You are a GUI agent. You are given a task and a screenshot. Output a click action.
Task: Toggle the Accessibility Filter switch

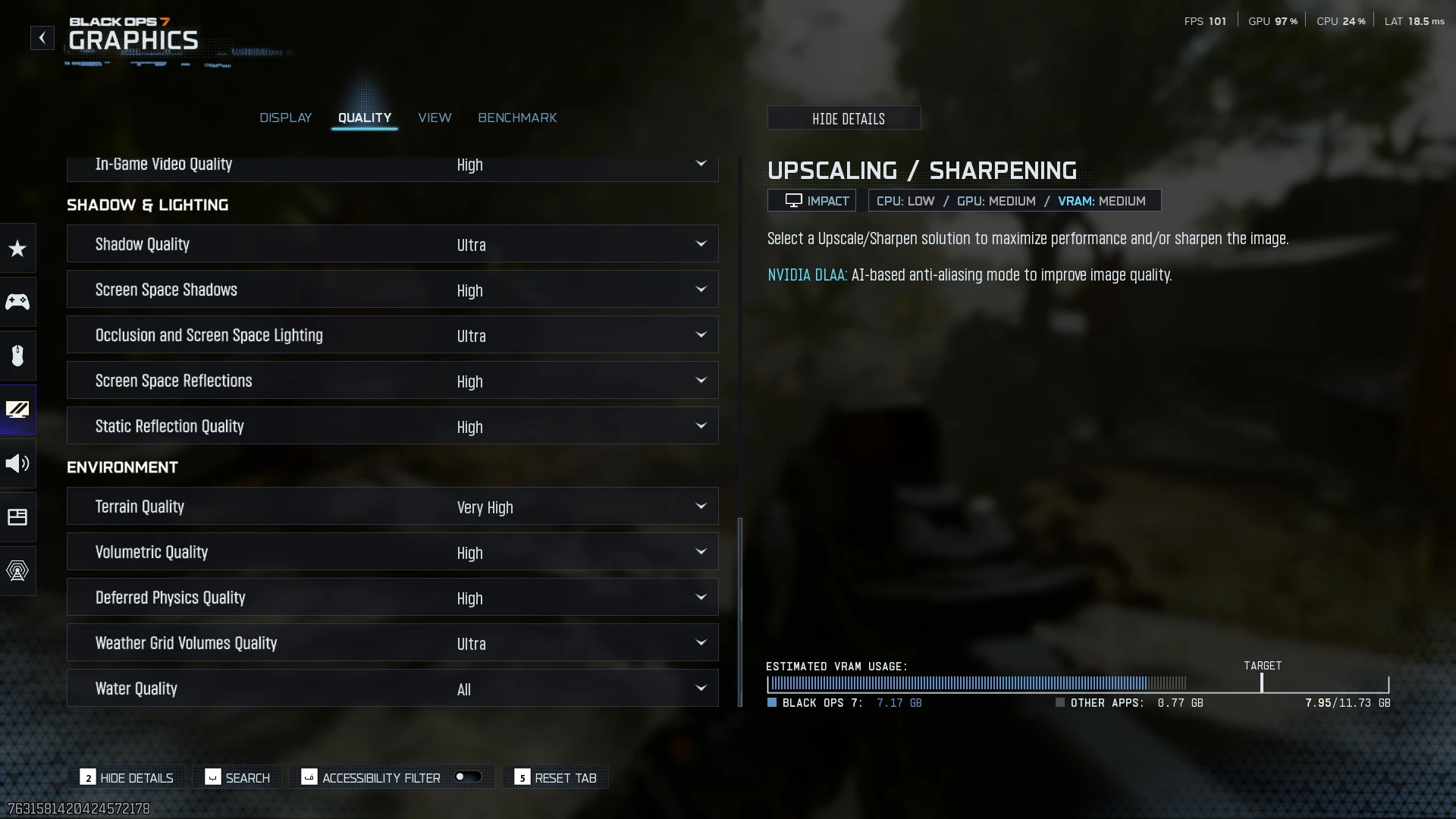coord(467,777)
